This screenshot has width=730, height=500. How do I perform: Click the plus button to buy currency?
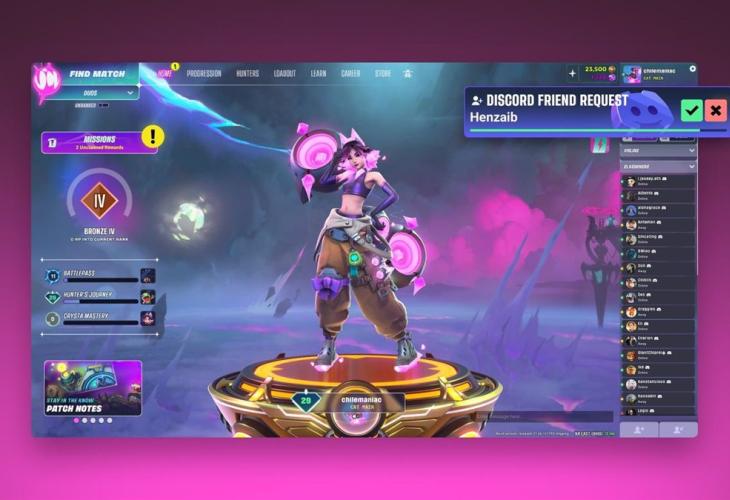pos(572,73)
